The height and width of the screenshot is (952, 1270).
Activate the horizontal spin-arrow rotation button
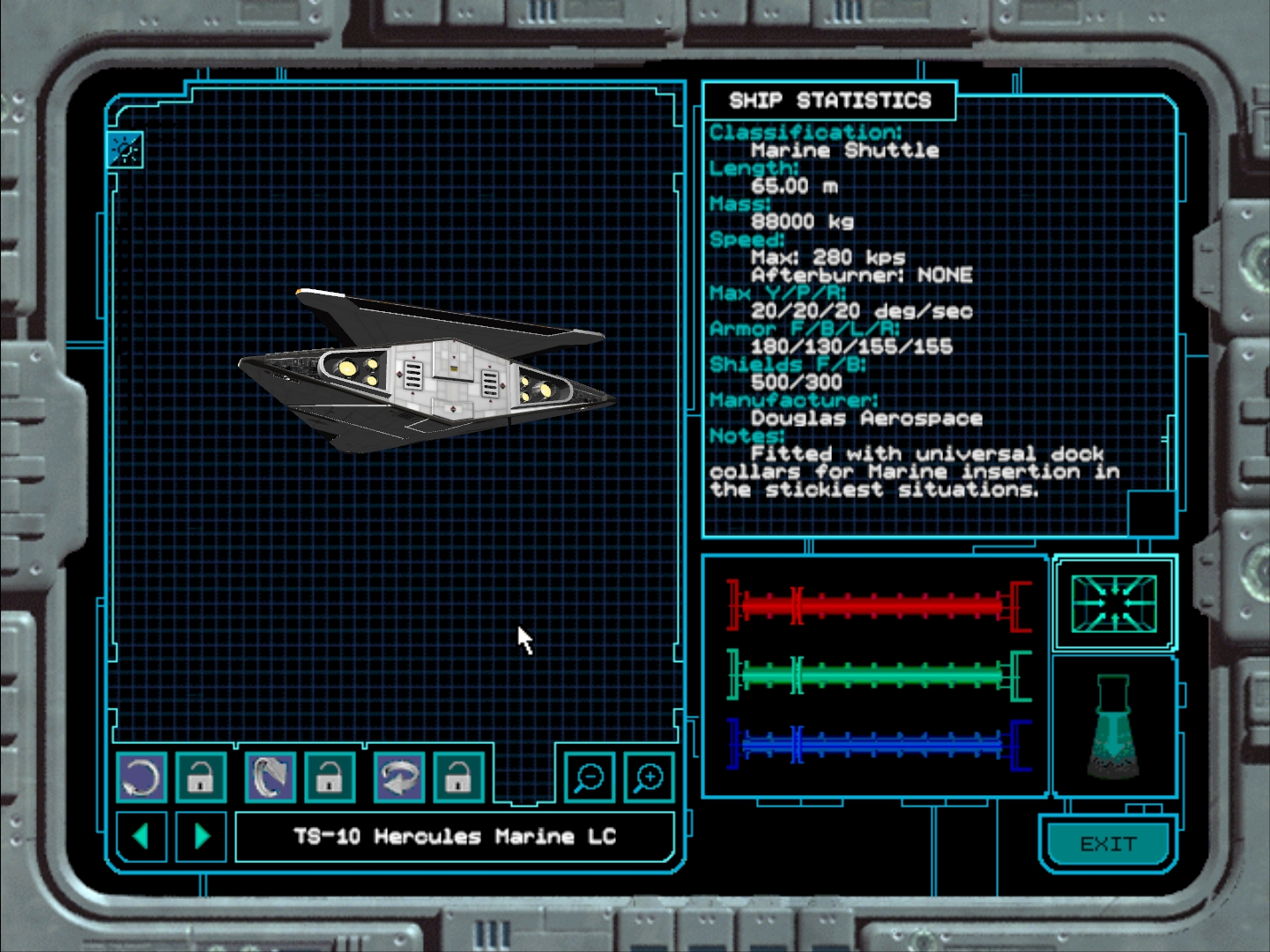[399, 777]
